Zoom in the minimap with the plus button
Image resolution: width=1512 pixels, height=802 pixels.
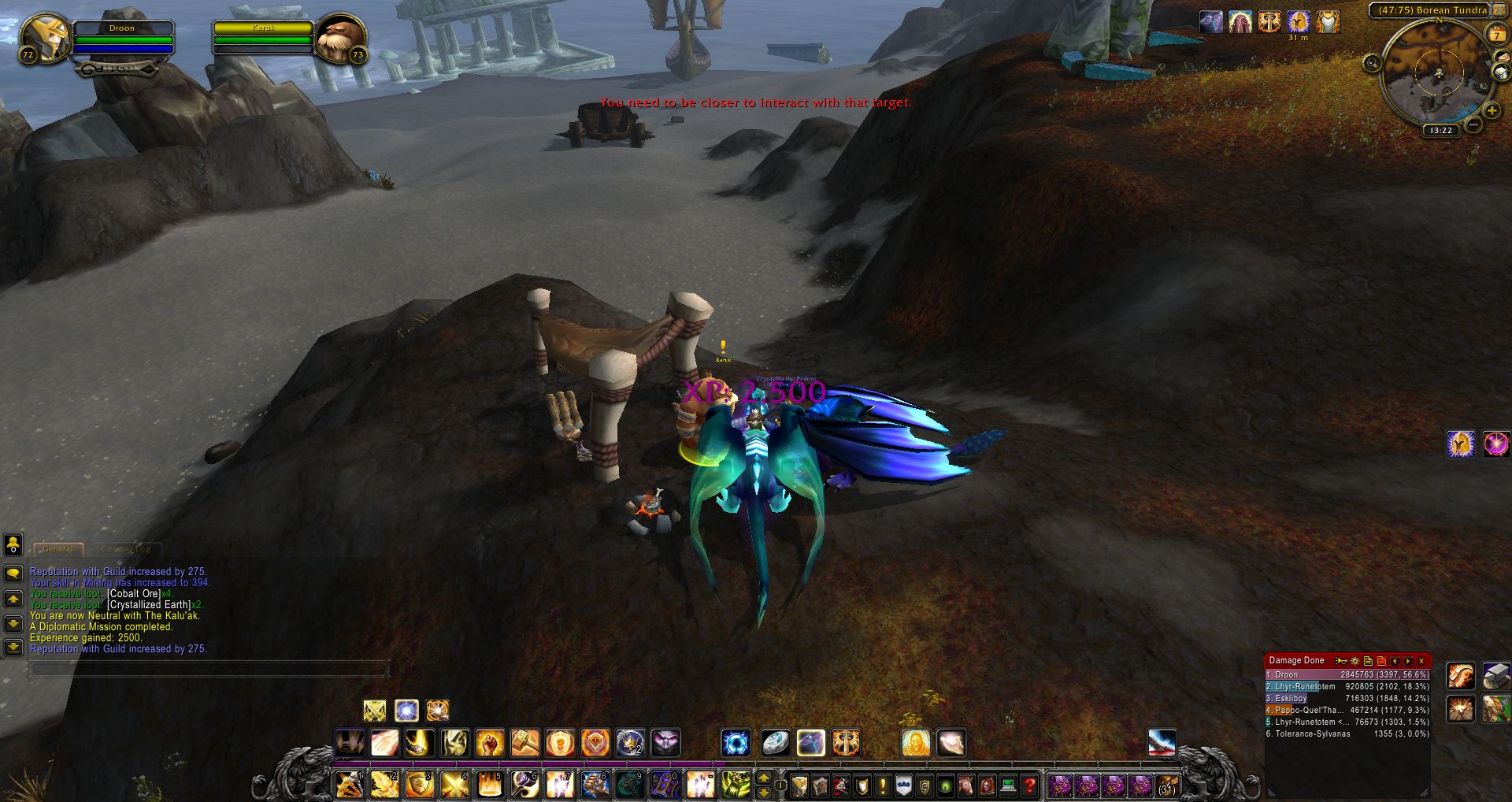click(1492, 111)
